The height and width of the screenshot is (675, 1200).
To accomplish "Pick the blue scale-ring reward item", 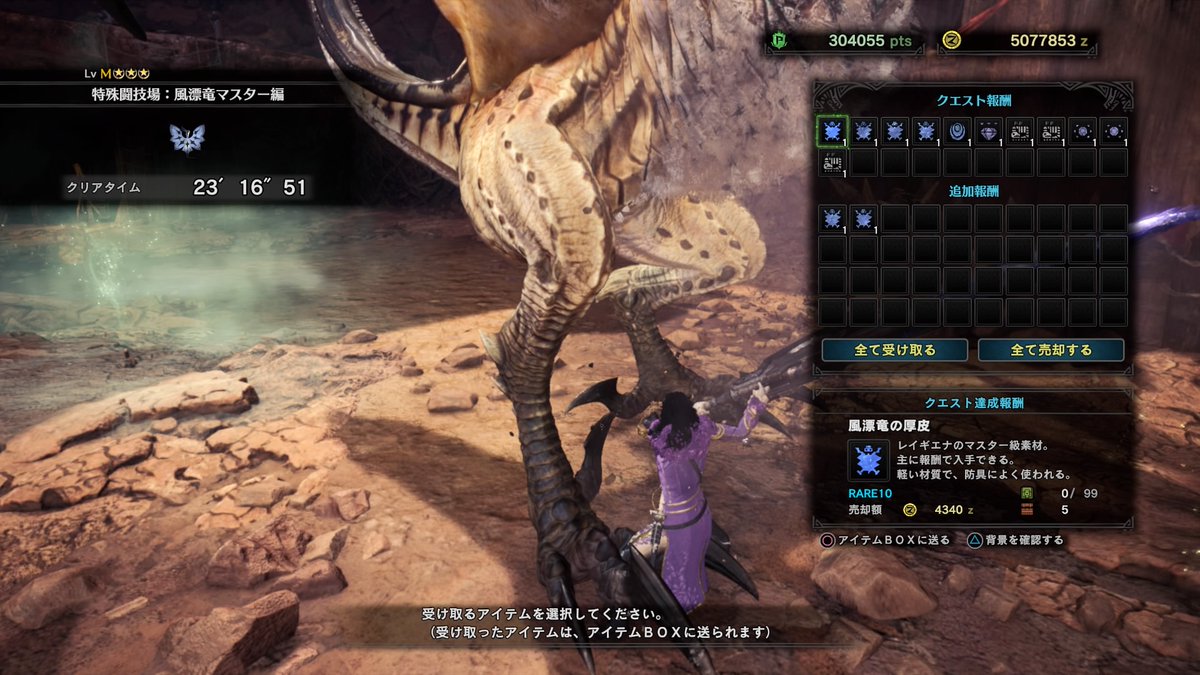I will [x=957, y=131].
